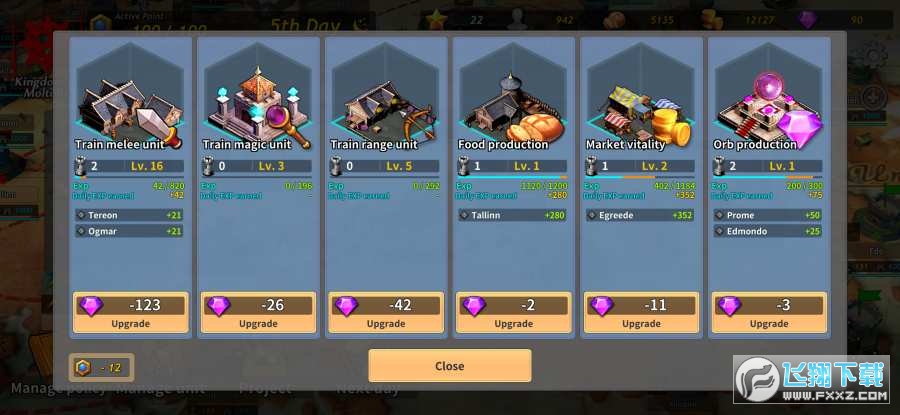Upgrade Food production for 2 gems

click(x=513, y=312)
